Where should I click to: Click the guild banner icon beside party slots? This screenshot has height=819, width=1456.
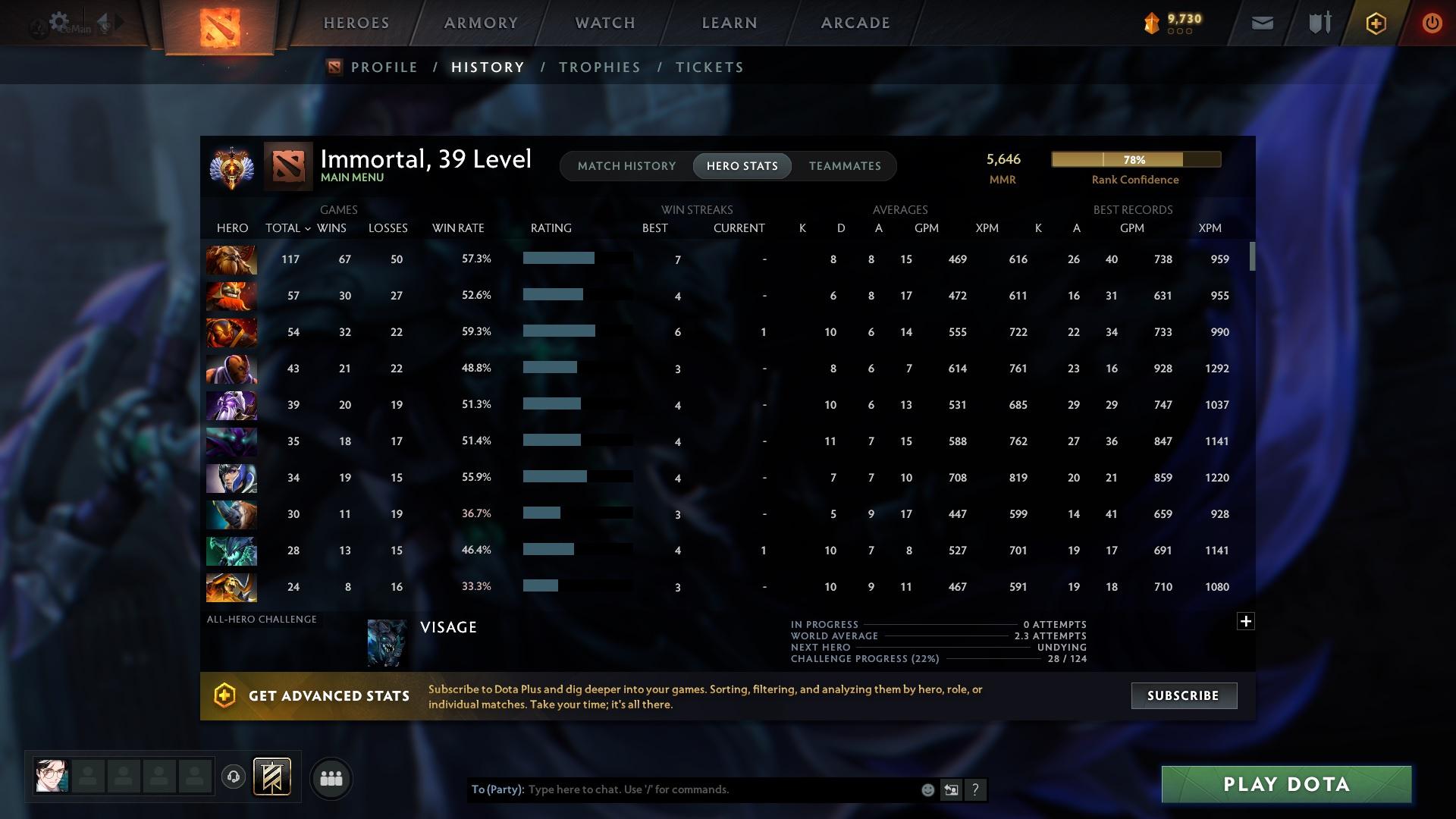coord(271,777)
